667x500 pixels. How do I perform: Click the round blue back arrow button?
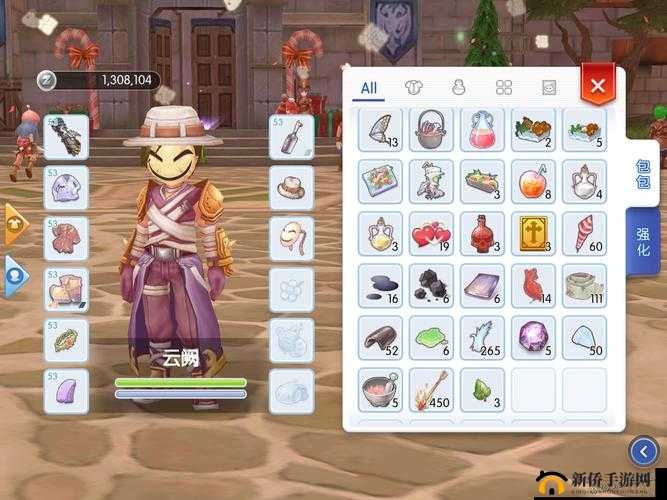[645, 453]
